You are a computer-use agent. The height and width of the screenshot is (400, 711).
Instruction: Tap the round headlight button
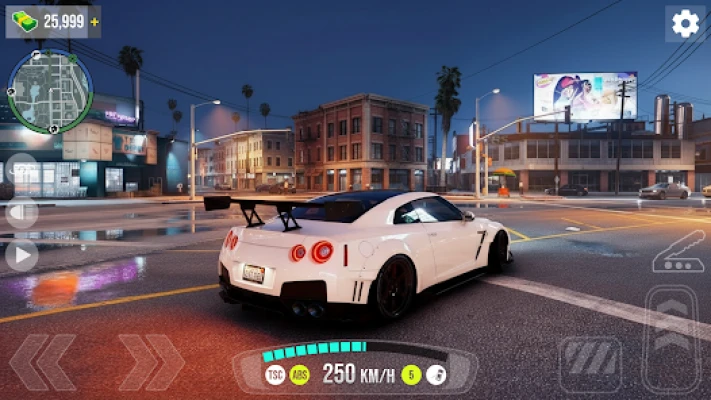point(21,212)
